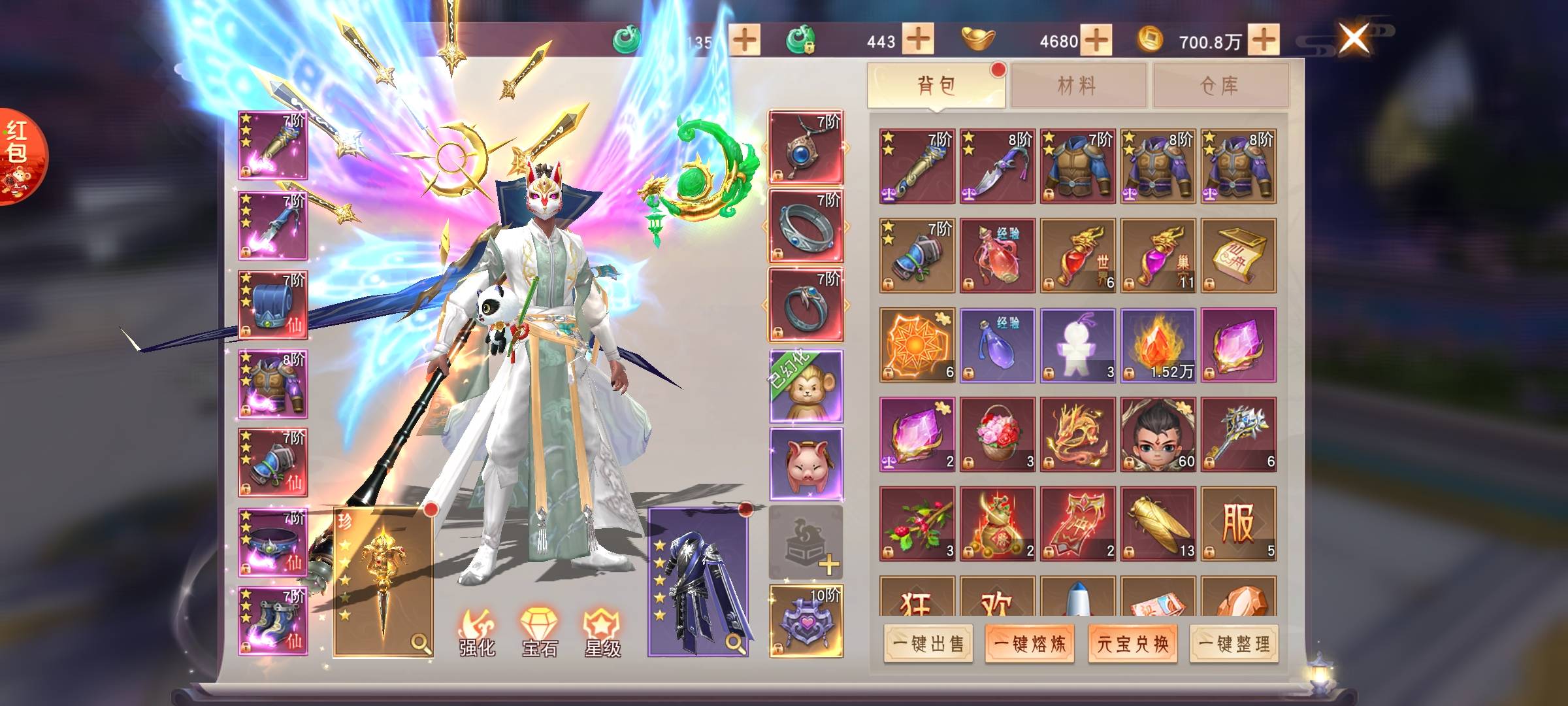The width and height of the screenshot is (1568, 706).
Task: Select the 背包 backpack tab
Action: tap(936, 85)
